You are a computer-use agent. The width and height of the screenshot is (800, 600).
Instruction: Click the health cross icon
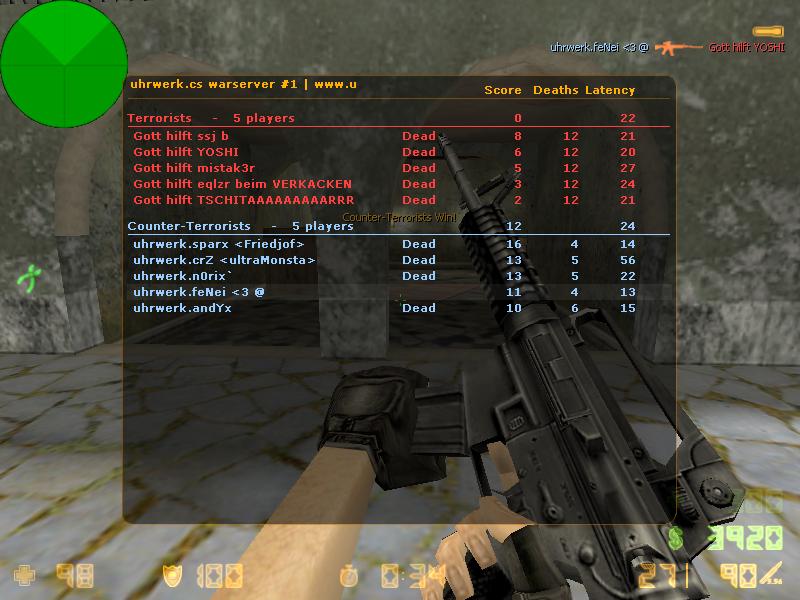click(x=24, y=576)
